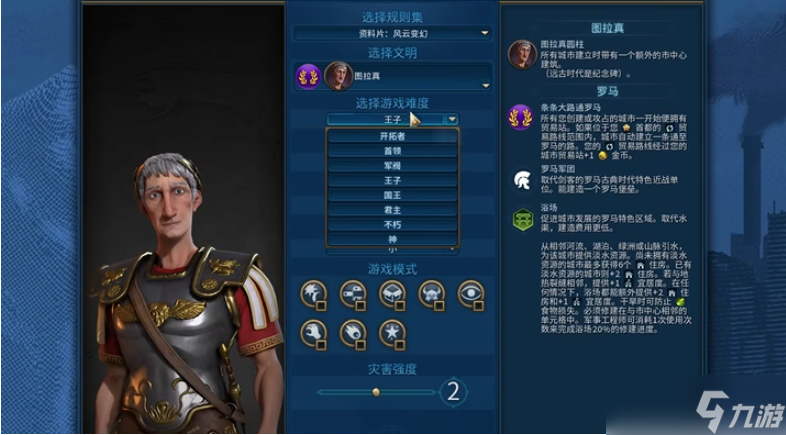
Task: Pick 军阀 difficulty in the dropdown list
Action: click(392, 166)
